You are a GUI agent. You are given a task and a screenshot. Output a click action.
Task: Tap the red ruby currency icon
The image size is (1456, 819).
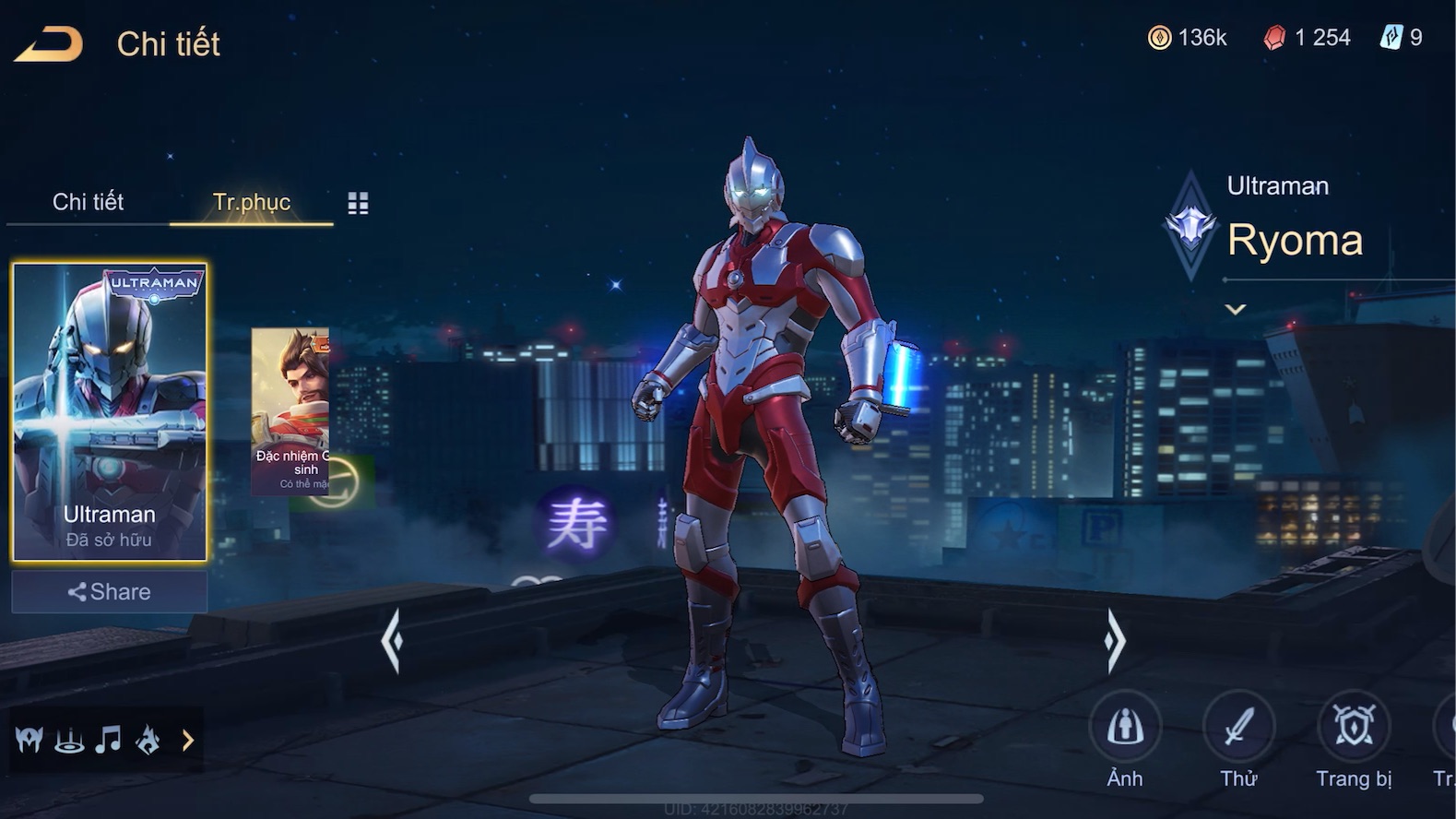click(x=1274, y=38)
